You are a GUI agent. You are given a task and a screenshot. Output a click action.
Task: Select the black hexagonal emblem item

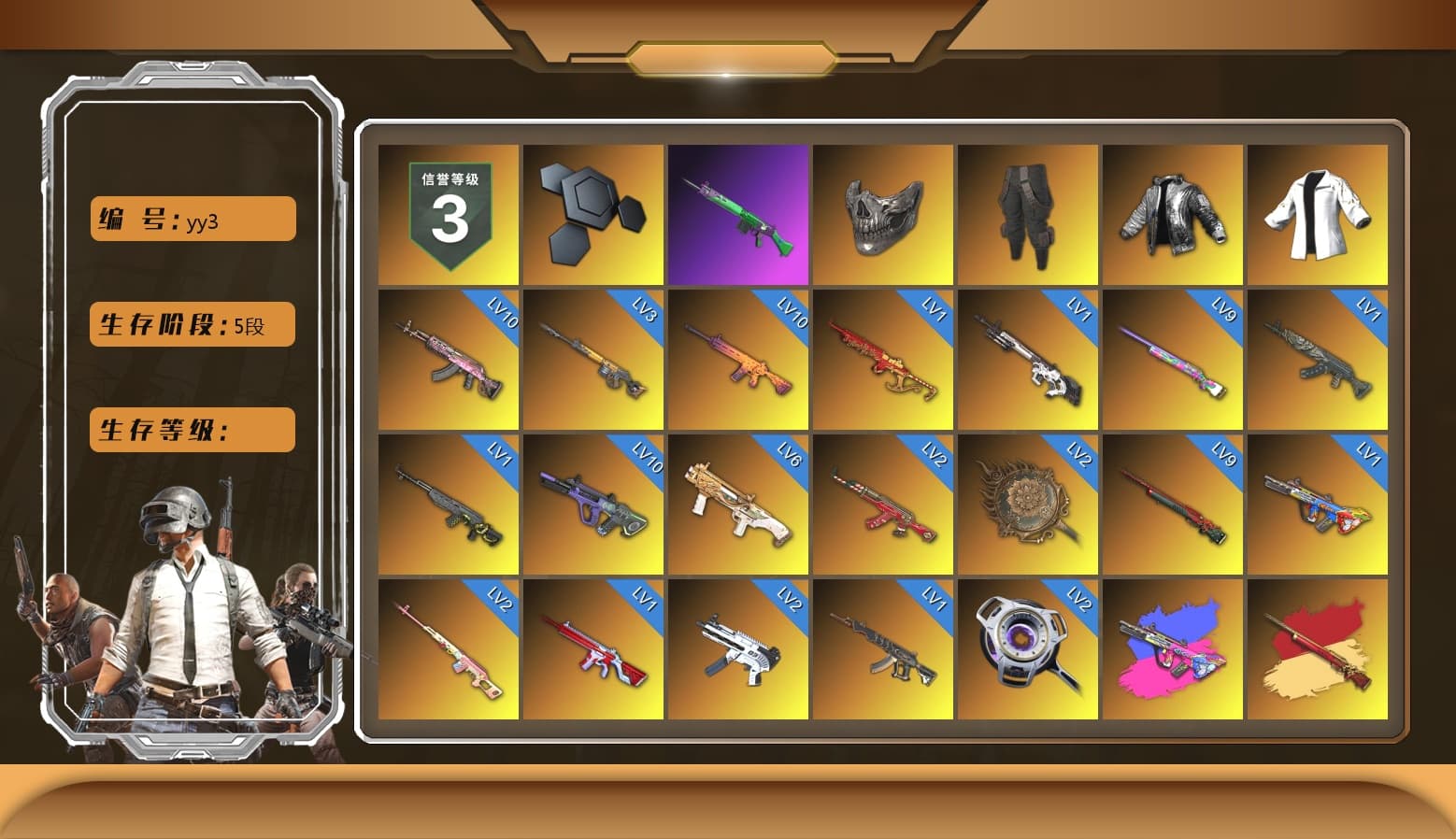coord(592,214)
